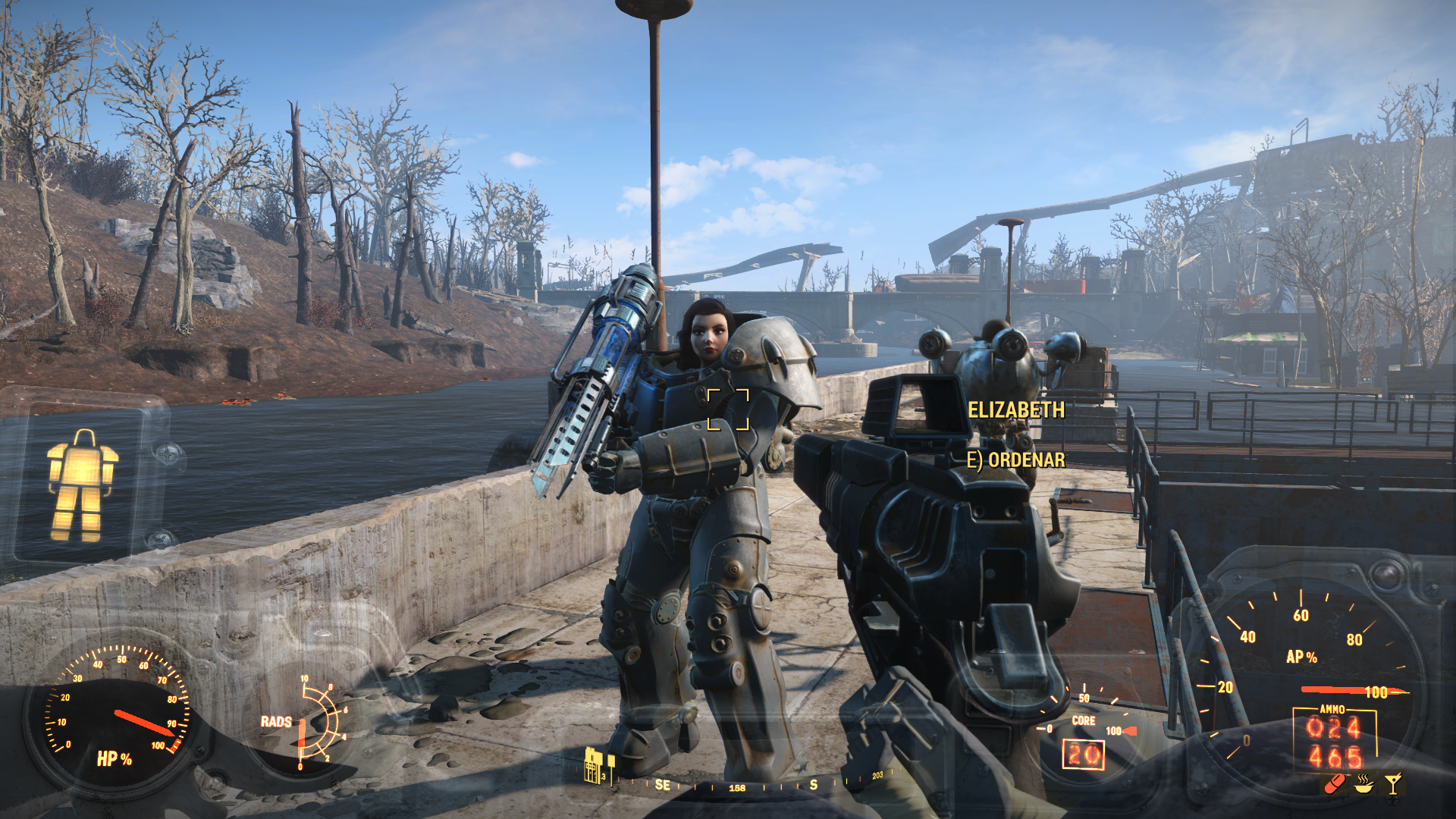Screen dimensions: 1456x819
Task: Click the power armor condition figure
Action: [82, 486]
